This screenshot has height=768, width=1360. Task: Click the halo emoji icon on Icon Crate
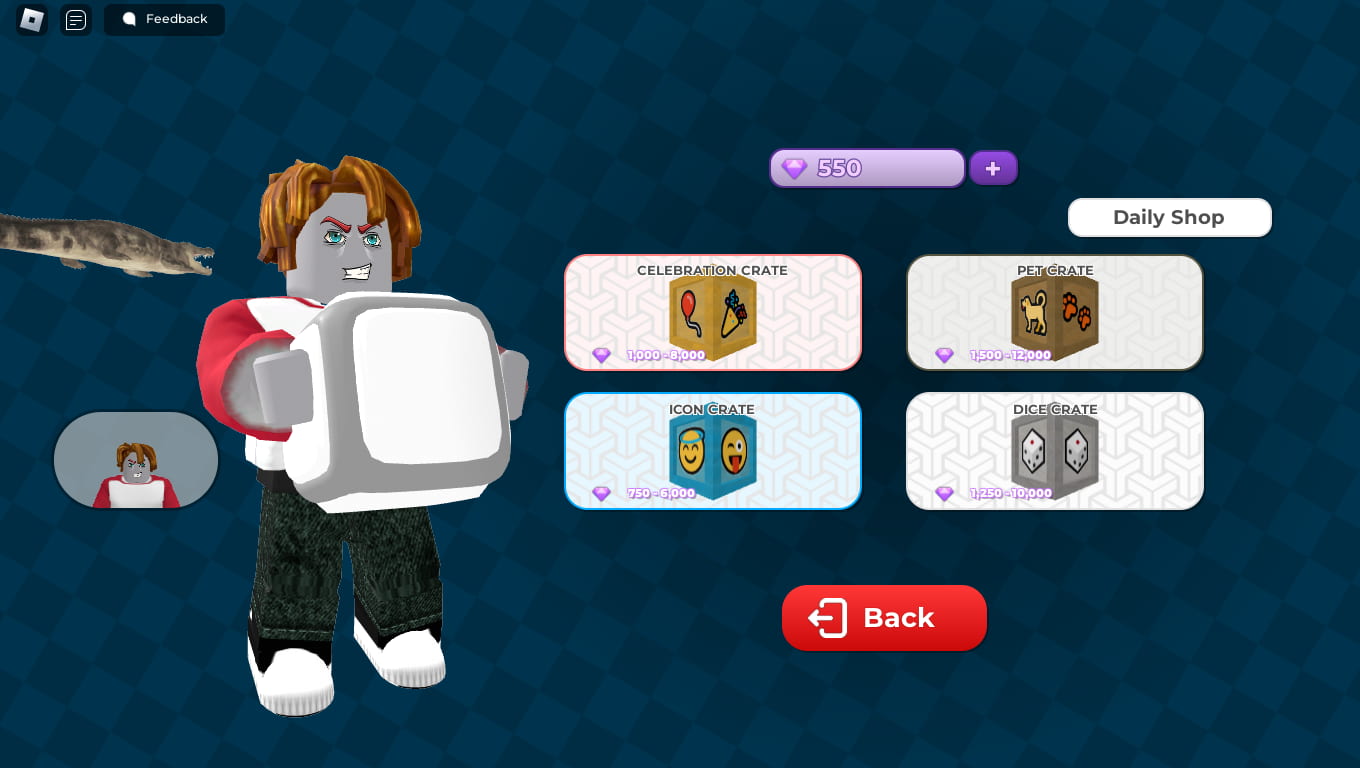[x=691, y=452]
